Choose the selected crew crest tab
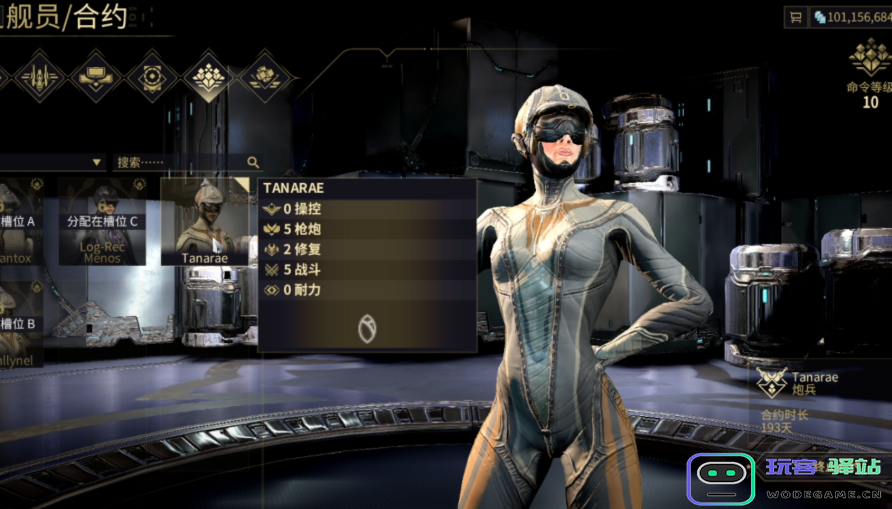This screenshot has height=509, width=892. tap(209, 76)
